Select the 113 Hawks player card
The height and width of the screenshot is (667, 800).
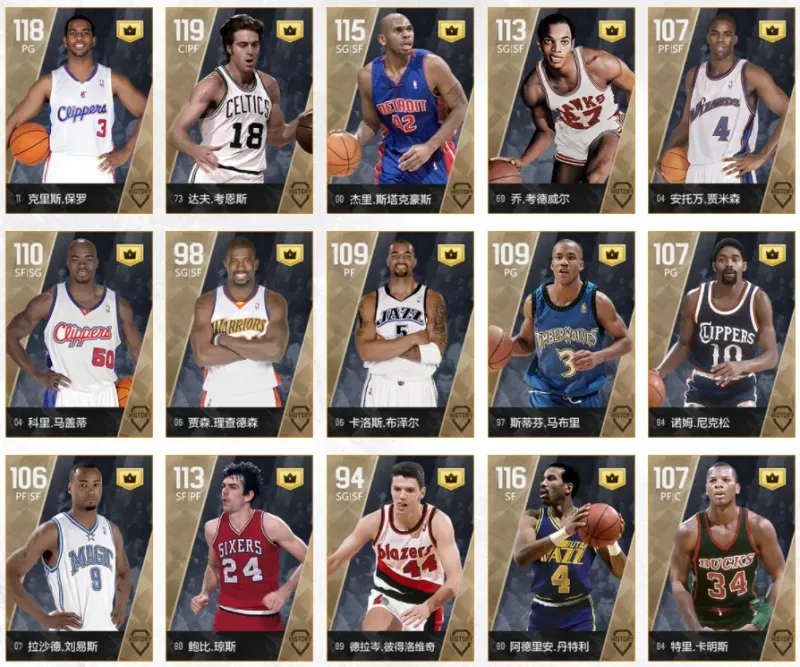(x=561, y=110)
